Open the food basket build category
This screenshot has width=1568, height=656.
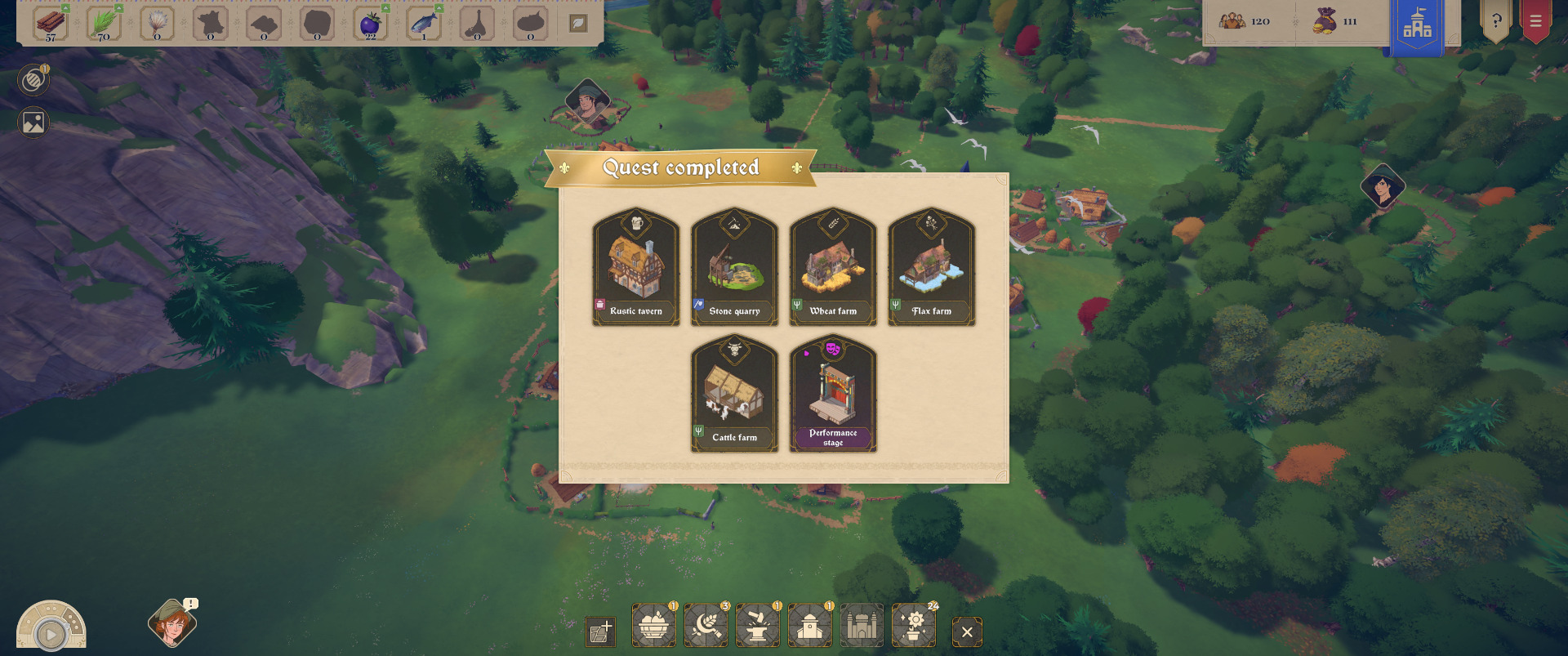653,627
